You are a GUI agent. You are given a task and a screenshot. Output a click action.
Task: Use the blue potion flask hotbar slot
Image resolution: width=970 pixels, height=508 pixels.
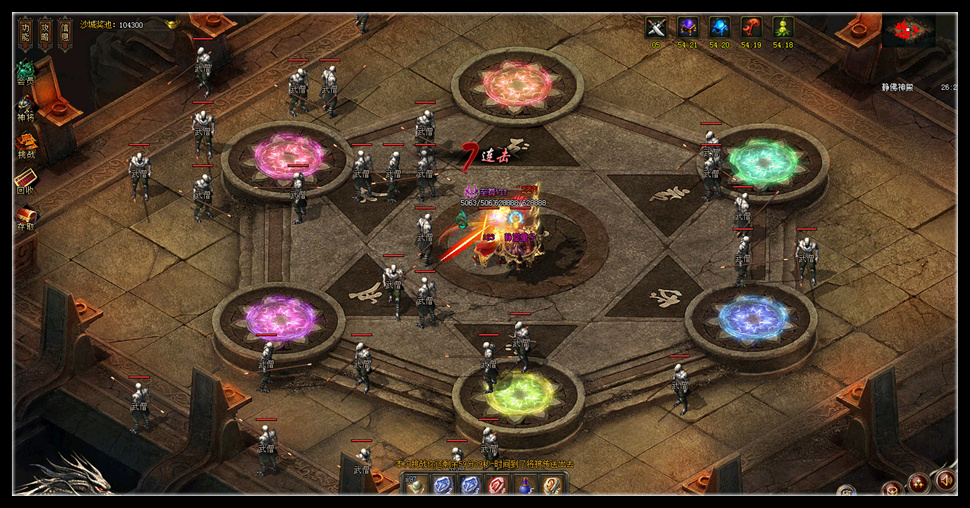coord(523,486)
